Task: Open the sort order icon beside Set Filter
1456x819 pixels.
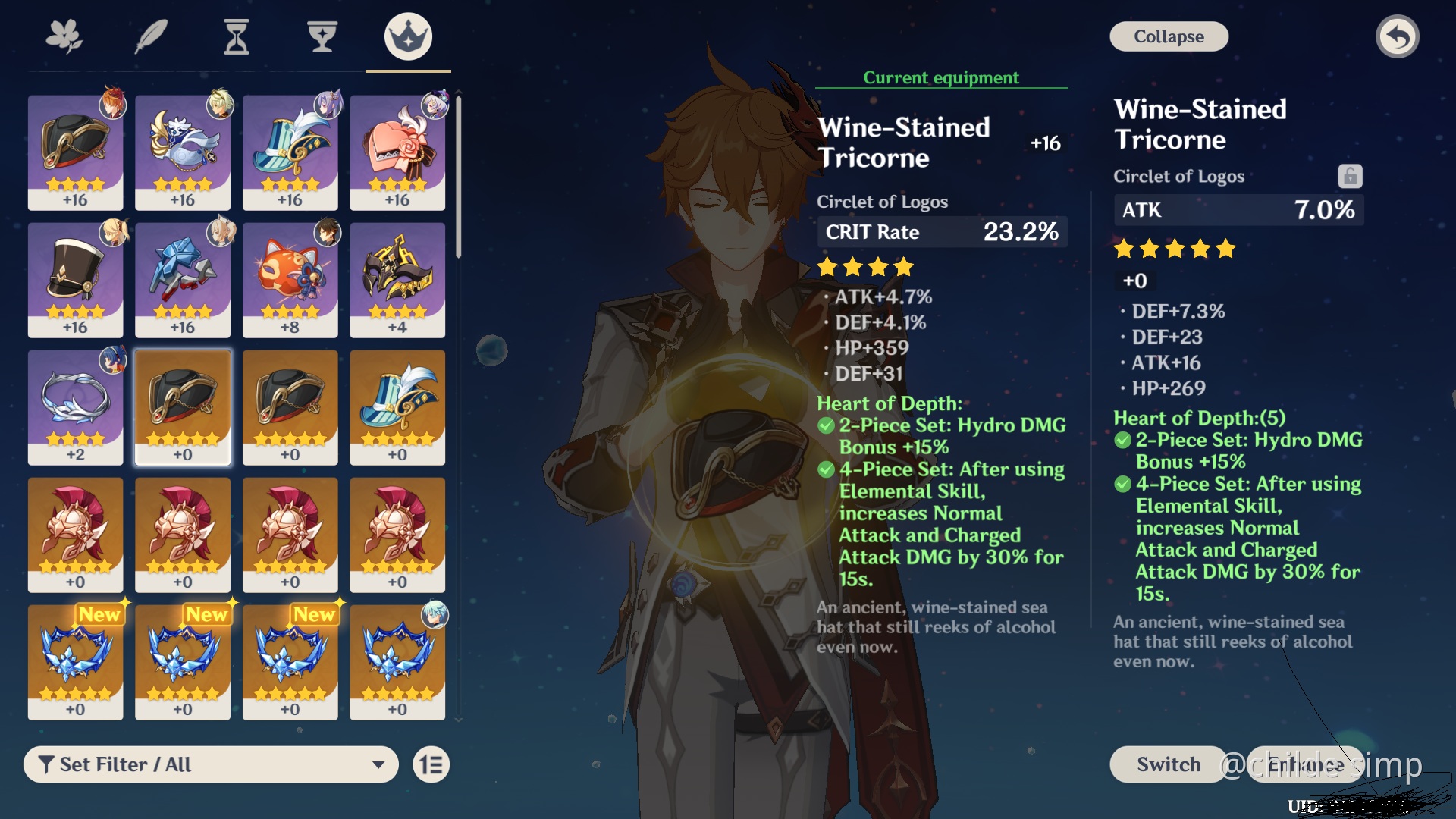Action: tap(430, 764)
